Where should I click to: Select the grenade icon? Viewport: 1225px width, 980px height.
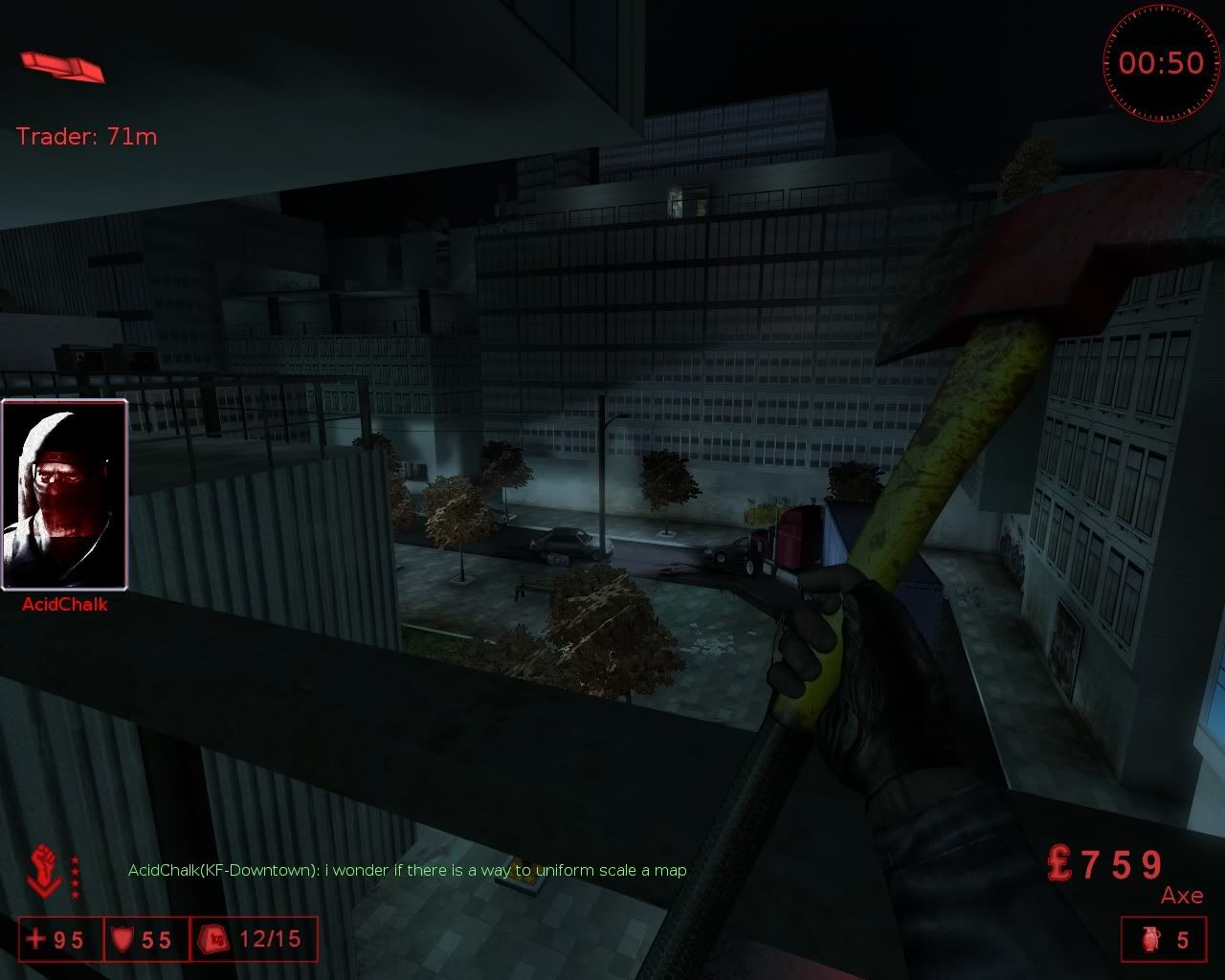click(x=1150, y=940)
